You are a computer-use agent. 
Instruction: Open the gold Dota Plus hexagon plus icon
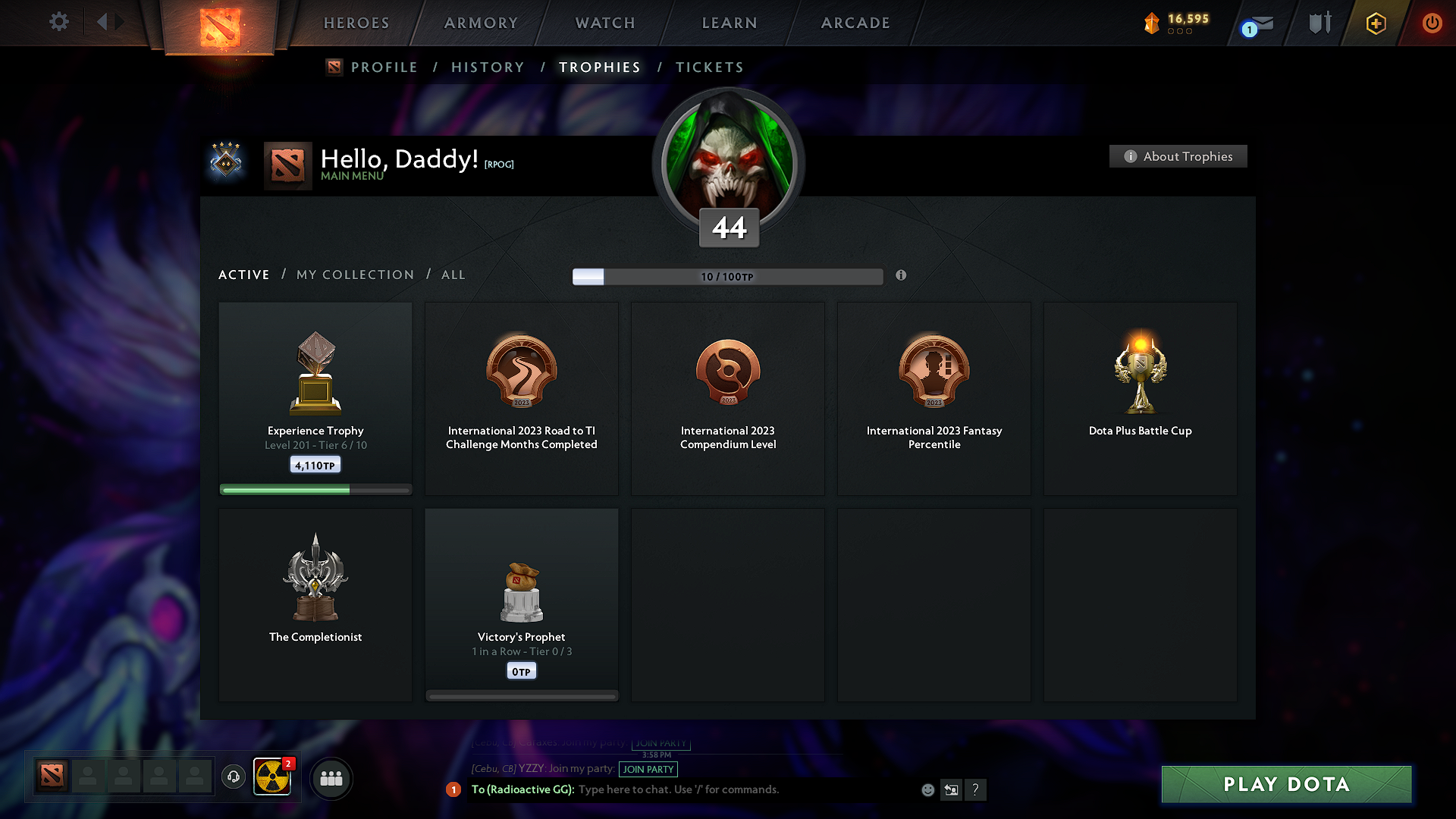coord(1376,23)
